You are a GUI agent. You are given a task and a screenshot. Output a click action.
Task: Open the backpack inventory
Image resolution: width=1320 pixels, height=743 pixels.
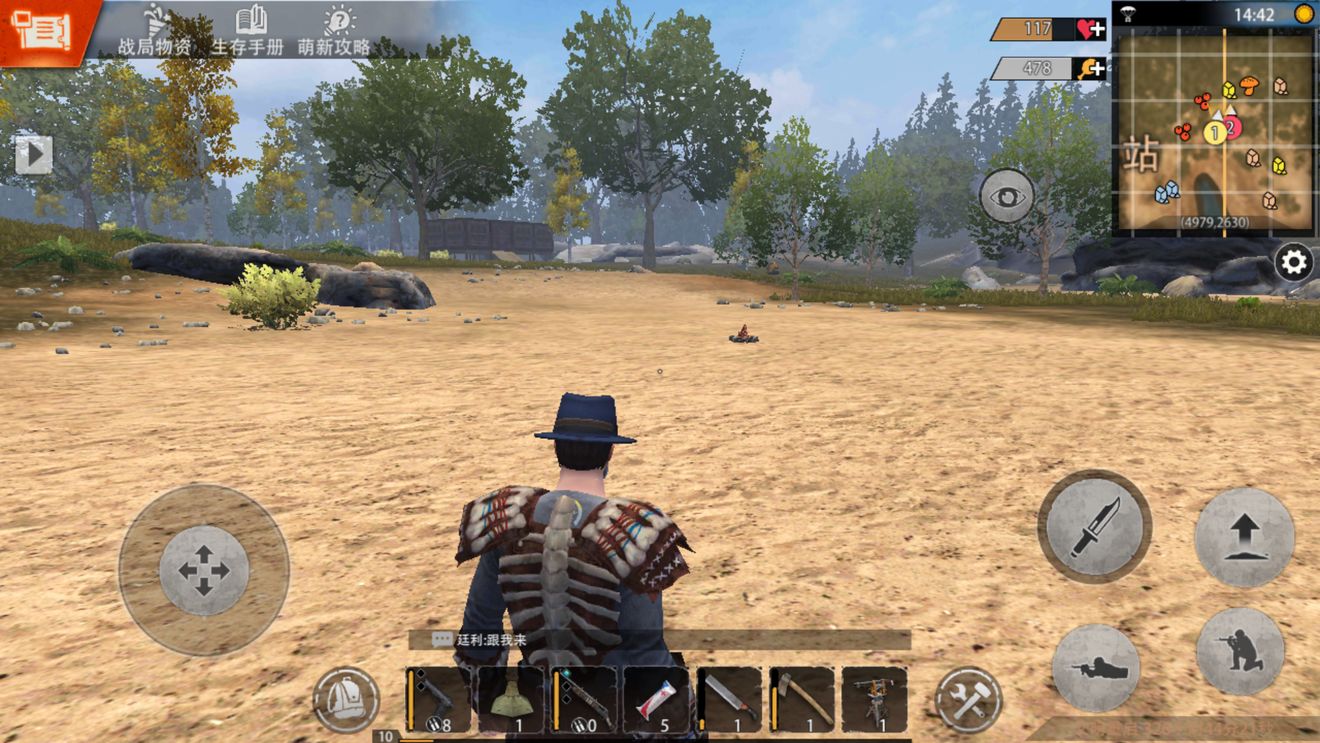coord(346,700)
